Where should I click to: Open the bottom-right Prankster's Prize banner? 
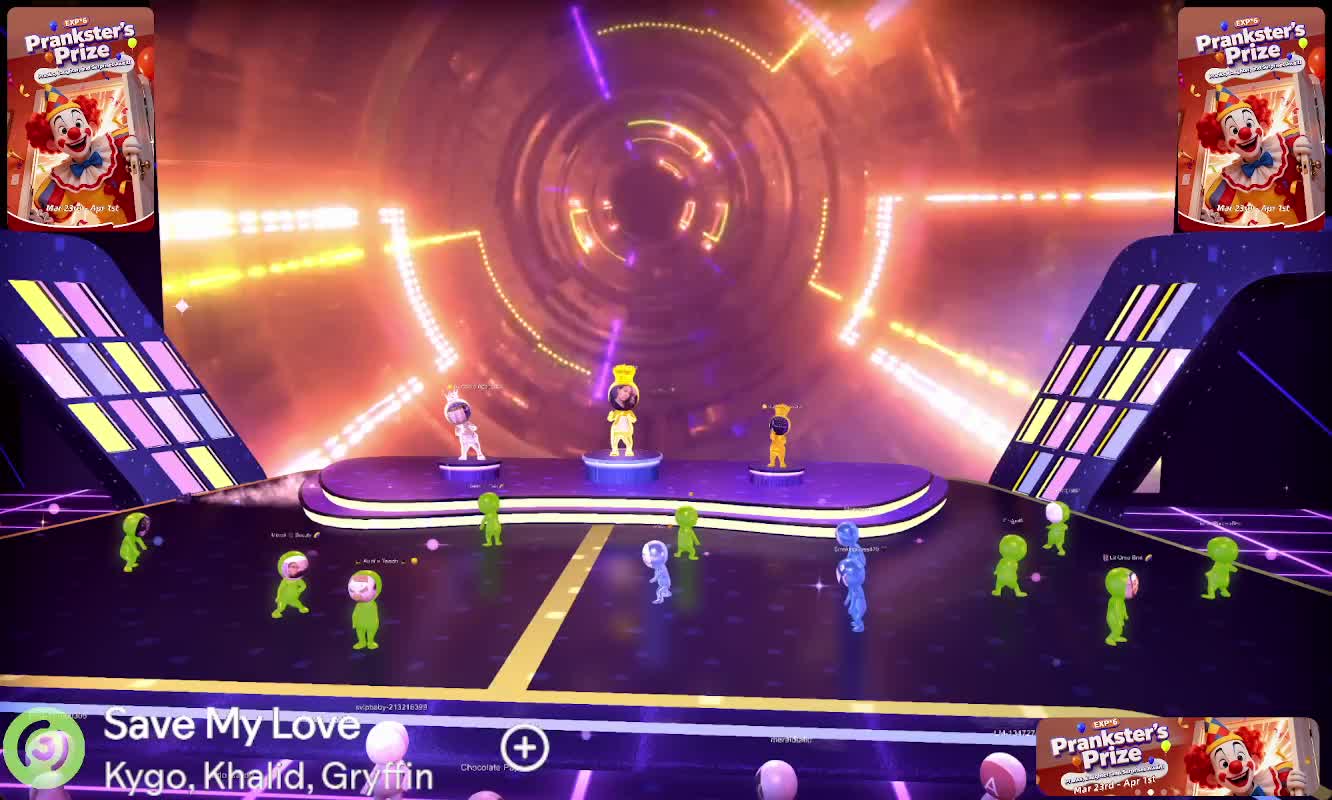pyautogui.click(x=1177, y=756)
